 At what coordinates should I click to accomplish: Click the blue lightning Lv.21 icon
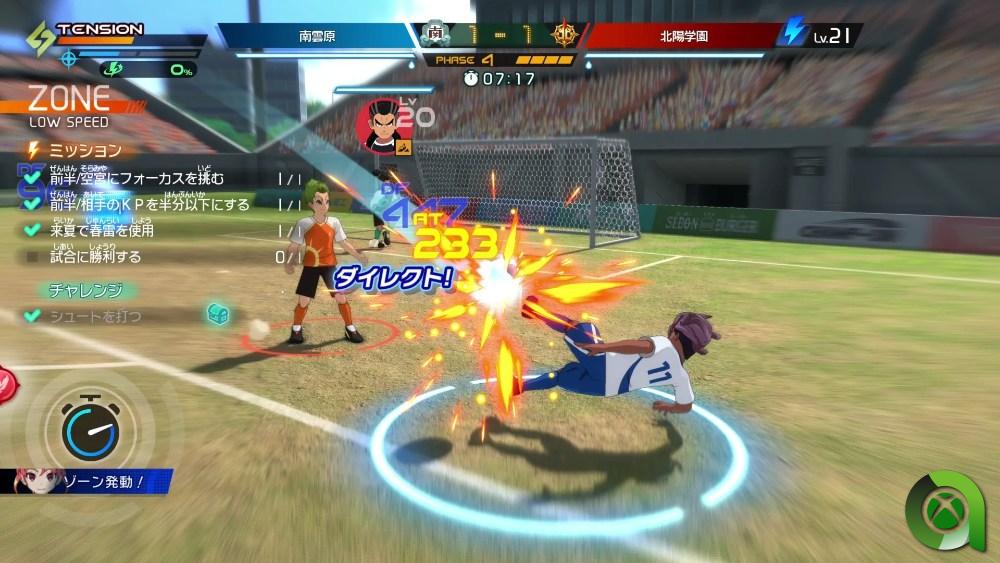coord(794,31)
